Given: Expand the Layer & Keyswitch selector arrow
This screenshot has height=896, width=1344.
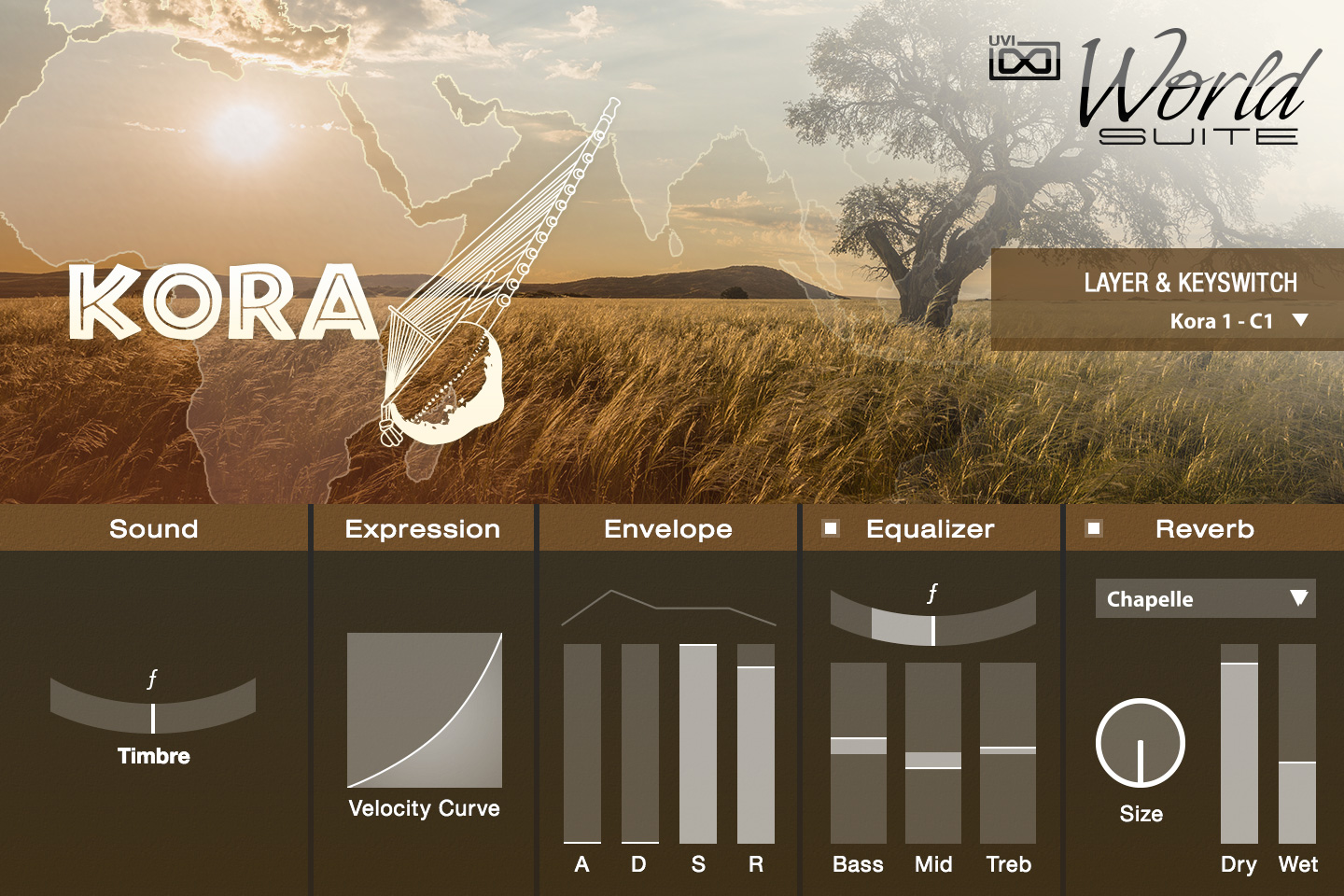Looking at the screenshot, I should pos(1301,317).
